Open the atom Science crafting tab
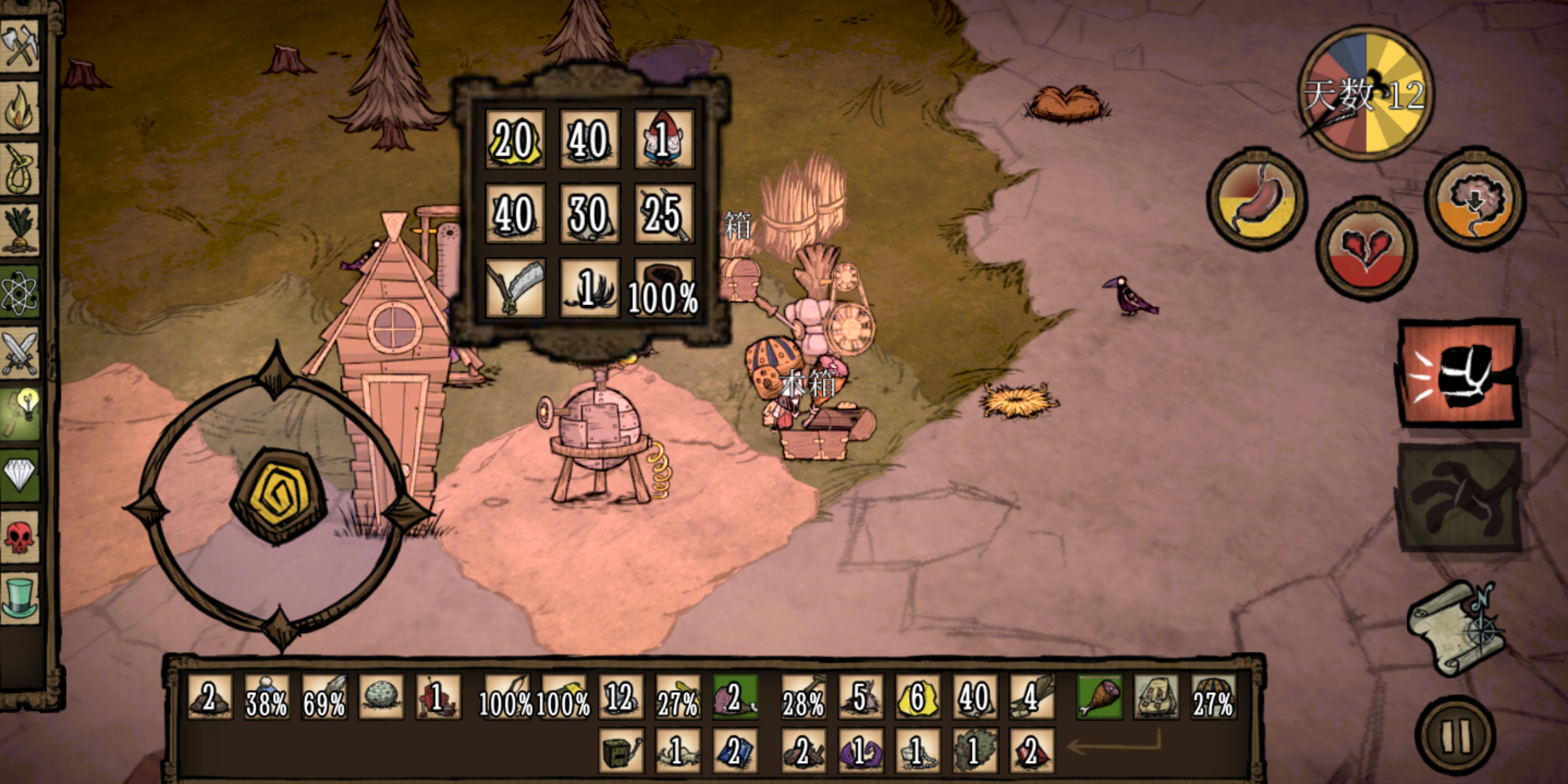The image size is (1568, 784). click(20, 293)
